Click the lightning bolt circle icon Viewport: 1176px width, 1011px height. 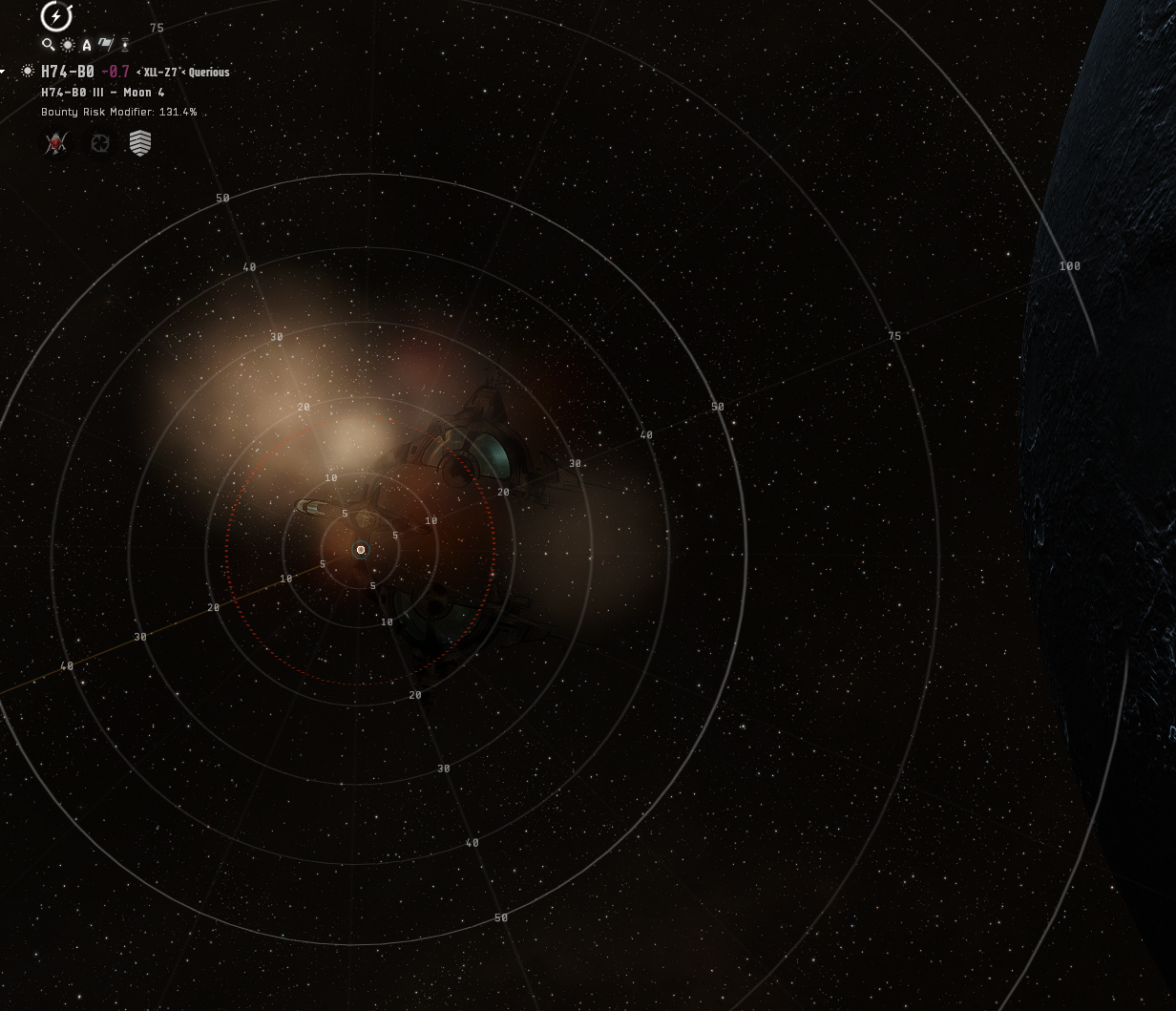[56, 16]
